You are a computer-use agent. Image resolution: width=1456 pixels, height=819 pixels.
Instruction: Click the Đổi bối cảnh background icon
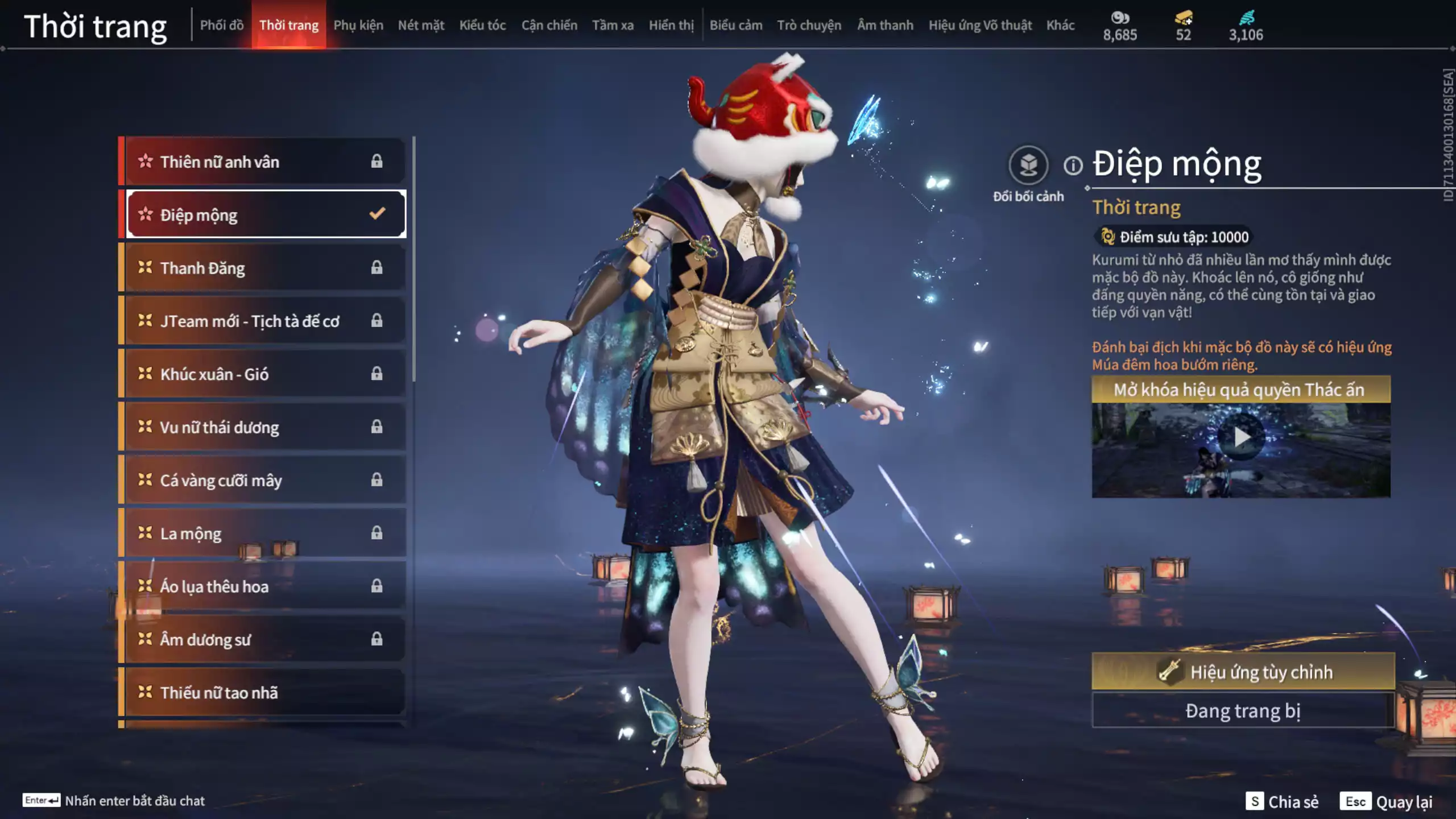click(x=1028, y=166)
